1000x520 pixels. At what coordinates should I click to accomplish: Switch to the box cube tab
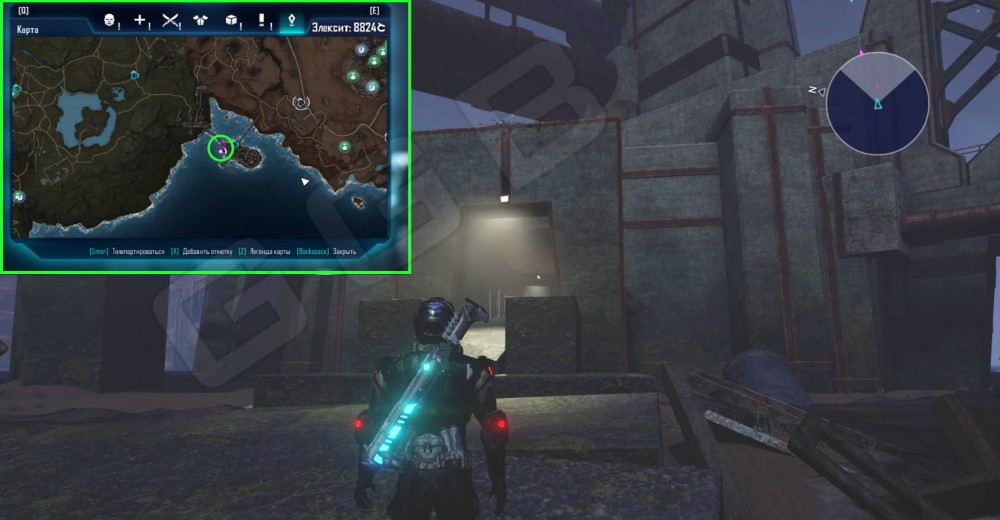231,20
